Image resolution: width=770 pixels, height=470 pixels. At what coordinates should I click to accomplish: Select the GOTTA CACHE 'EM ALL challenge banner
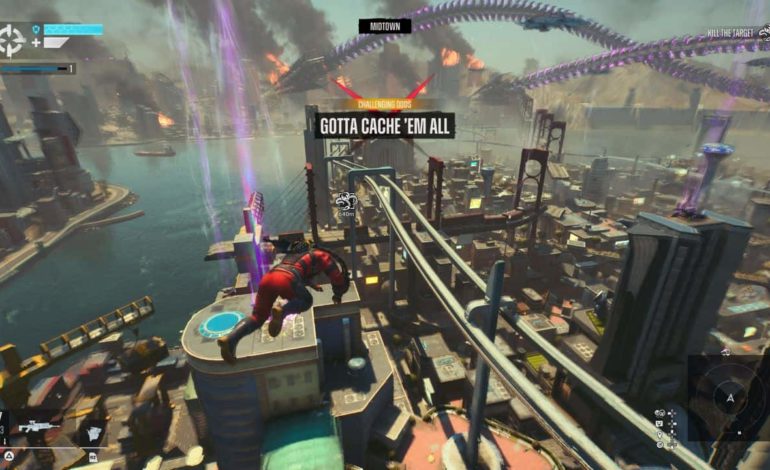(x=385, y=125)
